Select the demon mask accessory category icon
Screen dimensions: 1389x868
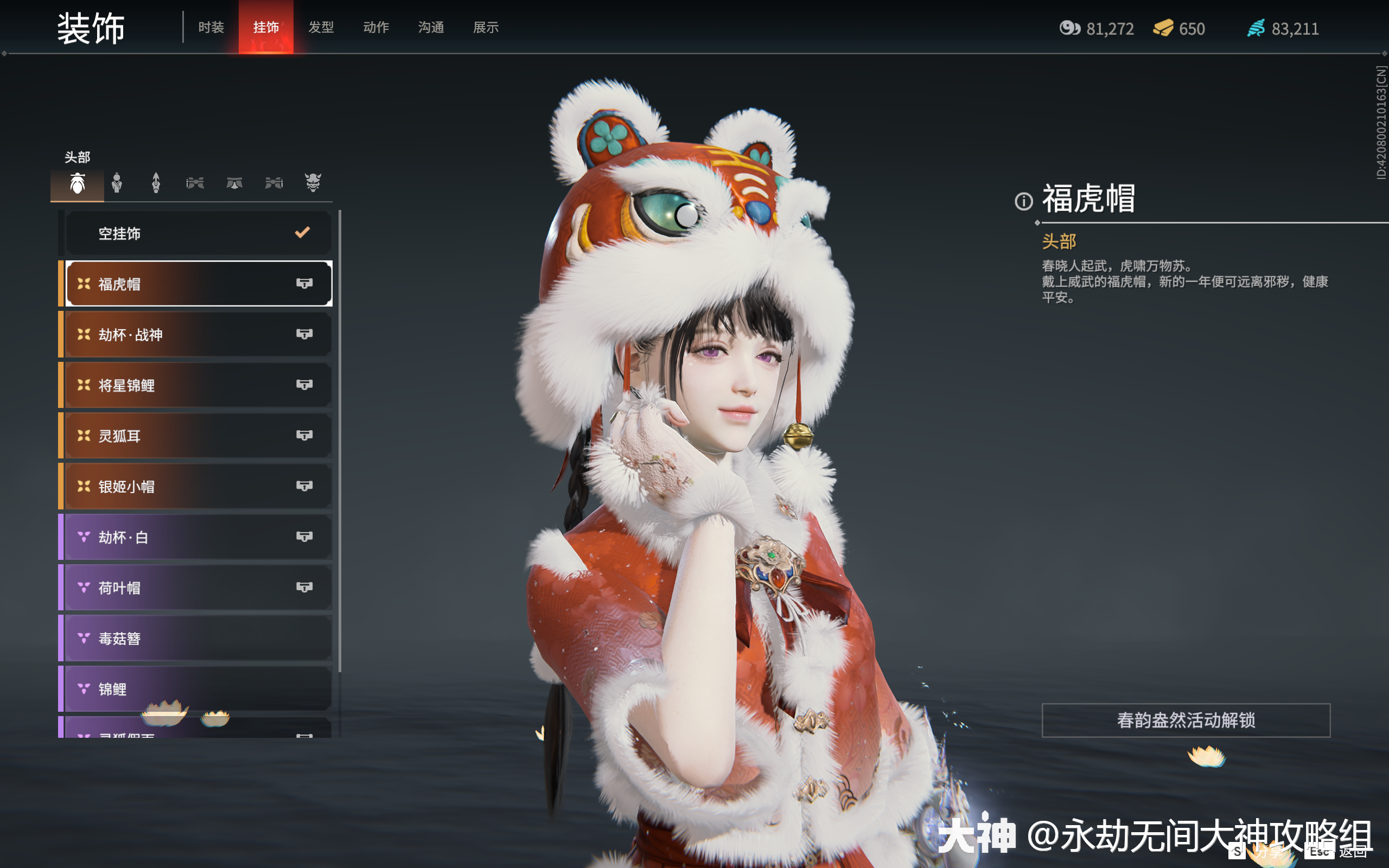click(313, 184)
